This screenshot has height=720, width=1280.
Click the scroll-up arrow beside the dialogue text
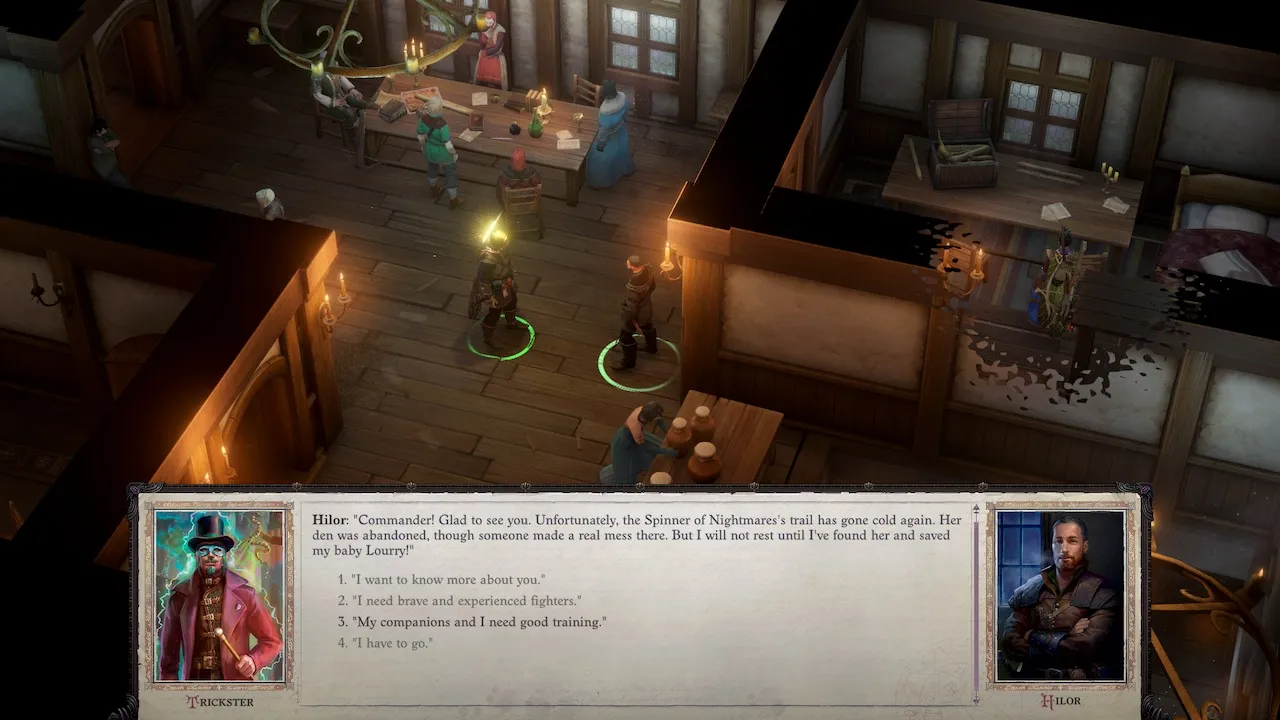(975, 508)
